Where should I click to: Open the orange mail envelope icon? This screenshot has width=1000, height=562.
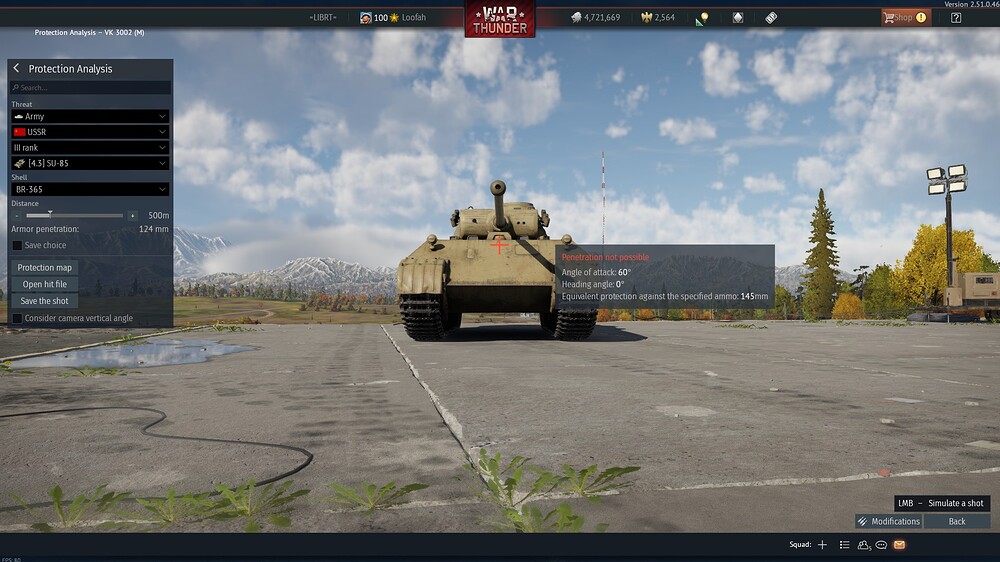click(x=899, y=545)
